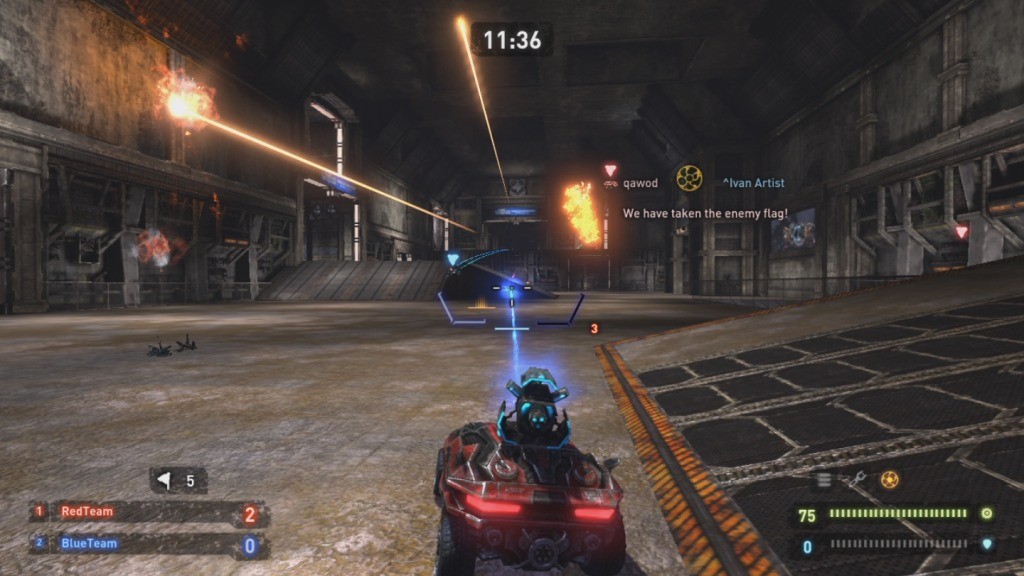Viewport: 1024px width, 576px height.
Task: Select the RedTeam scoreboard row
Action: 148,512
